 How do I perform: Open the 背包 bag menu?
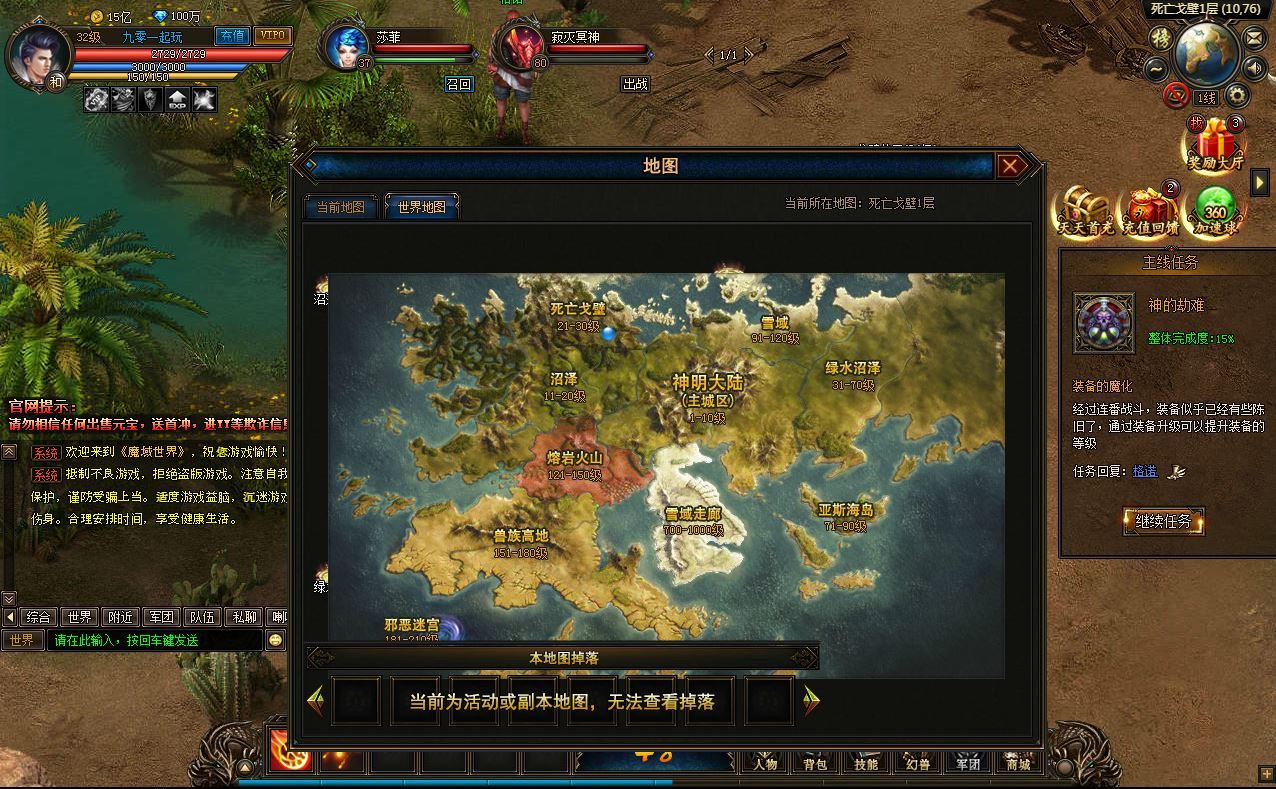click(x=814, y=764)
